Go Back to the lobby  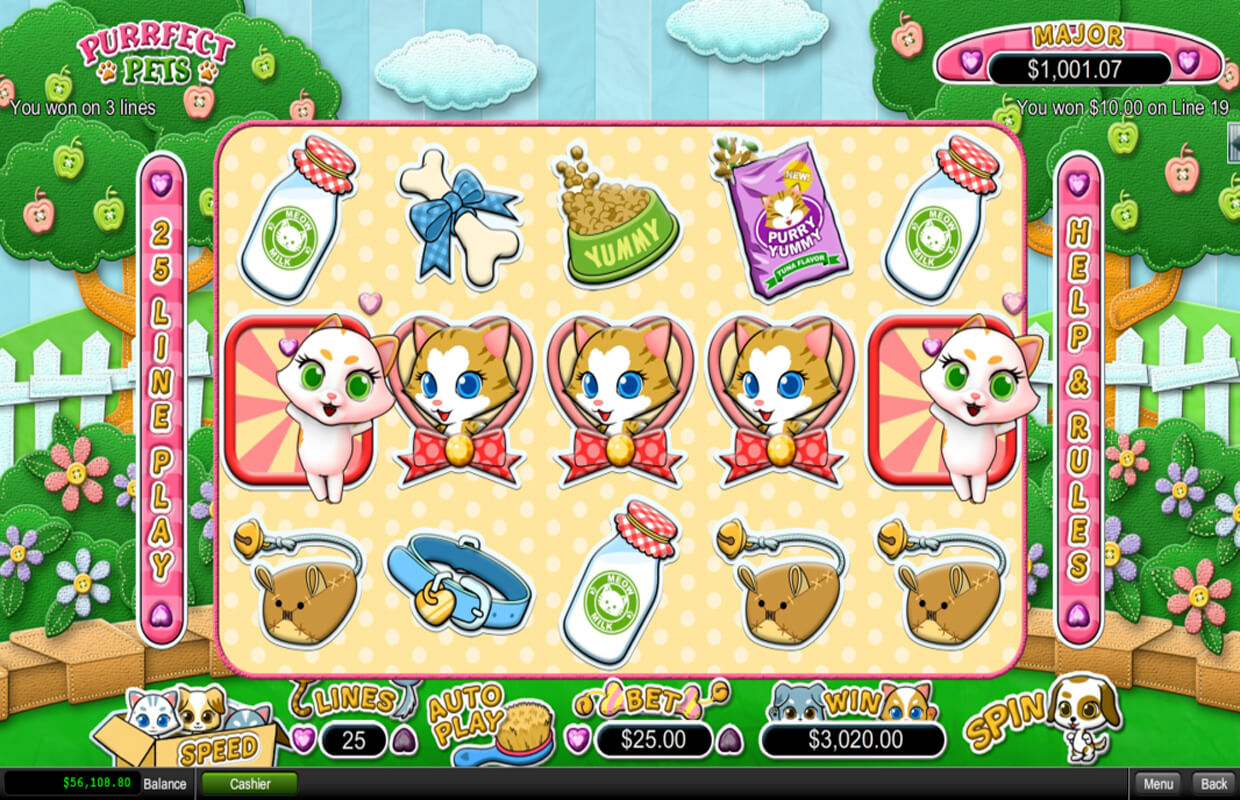[1213, 784]
